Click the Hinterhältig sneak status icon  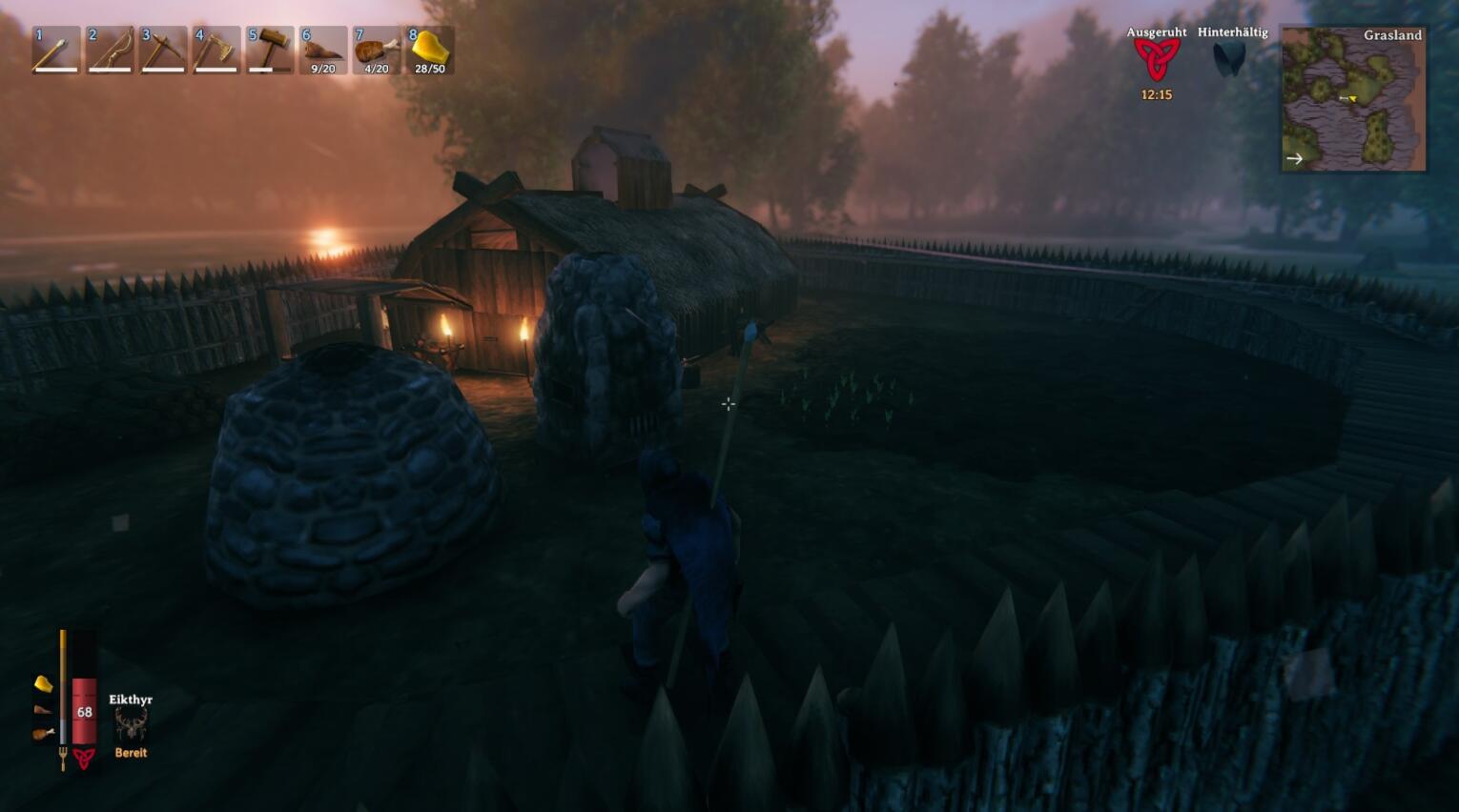click(x=1230, y=59)
